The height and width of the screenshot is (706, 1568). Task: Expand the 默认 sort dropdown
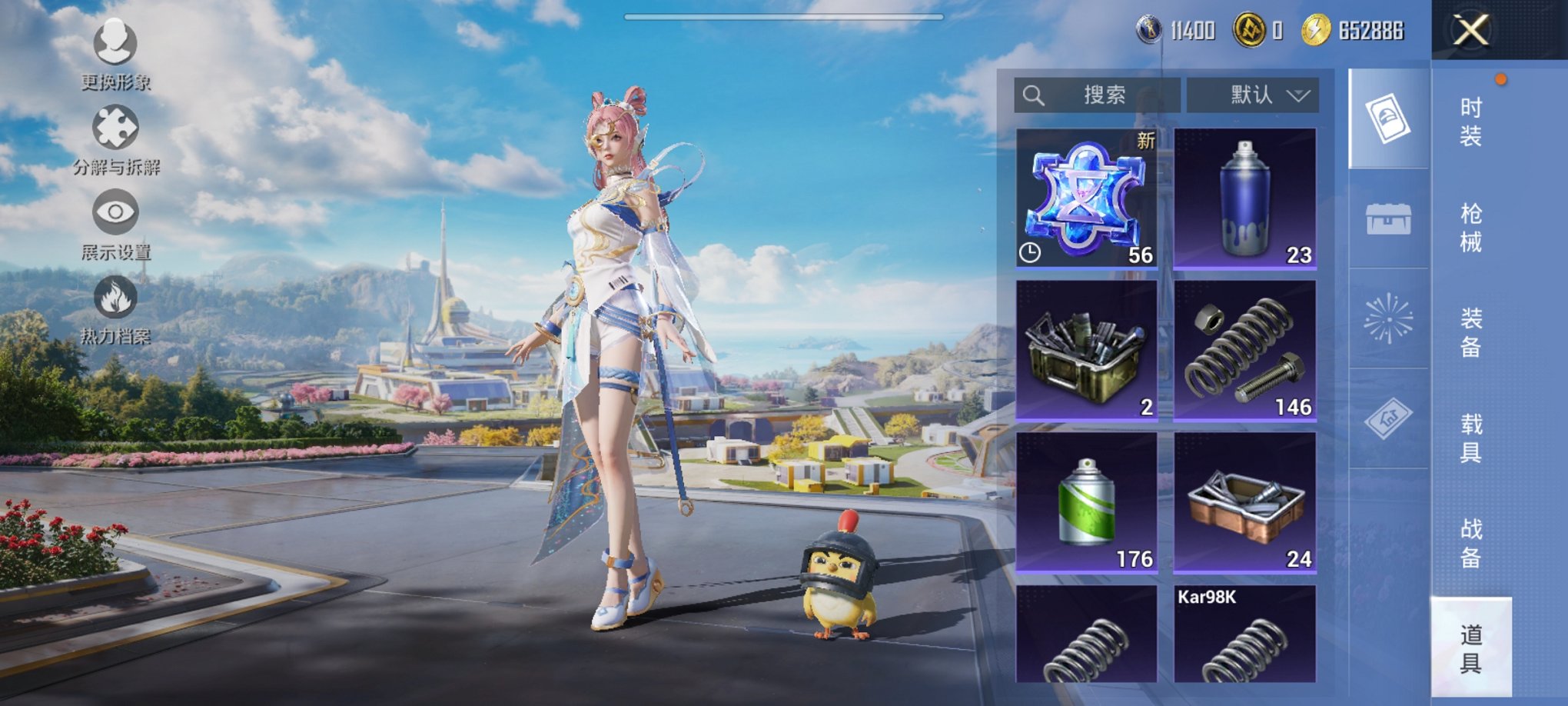(x=1253, y=95)
